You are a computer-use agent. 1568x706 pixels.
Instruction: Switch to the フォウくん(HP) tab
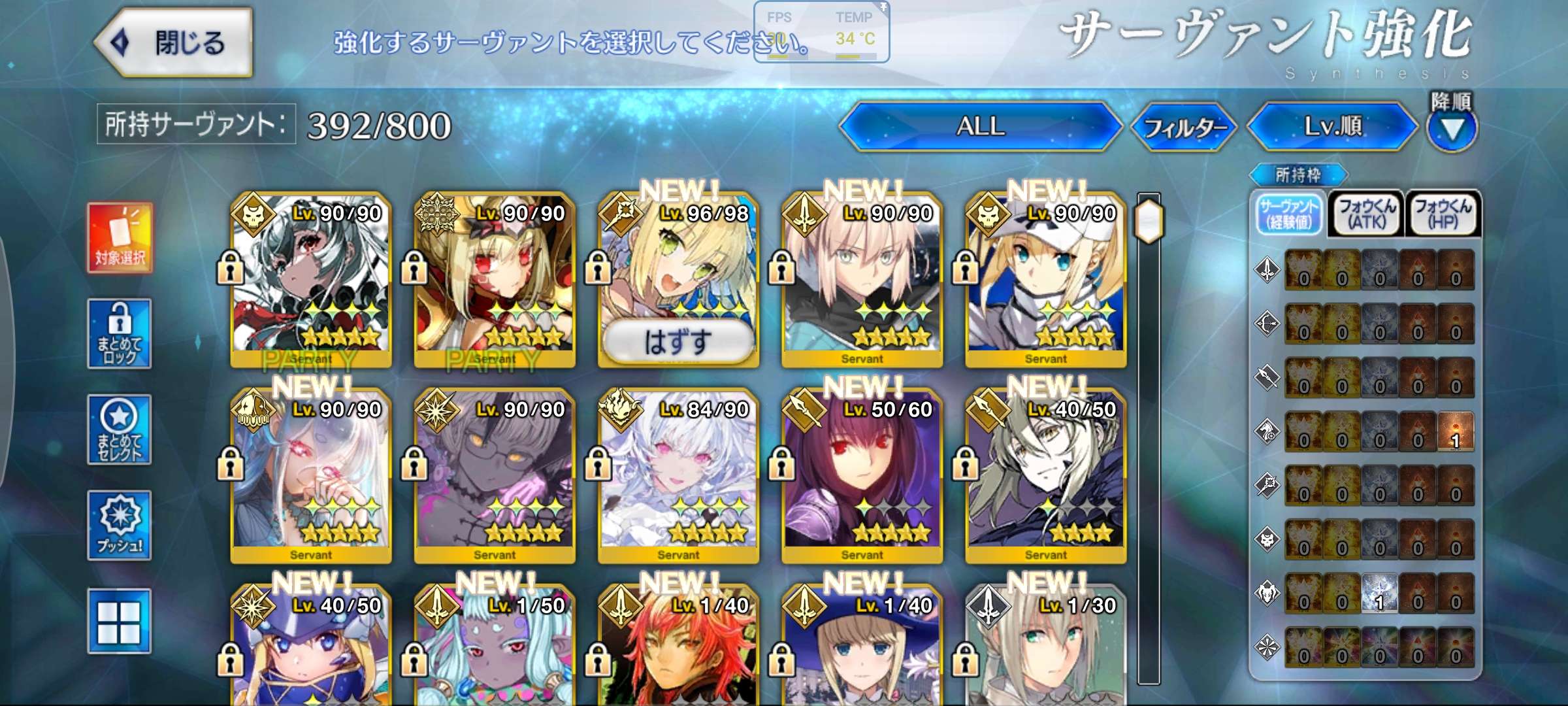tap(1443, 214)
